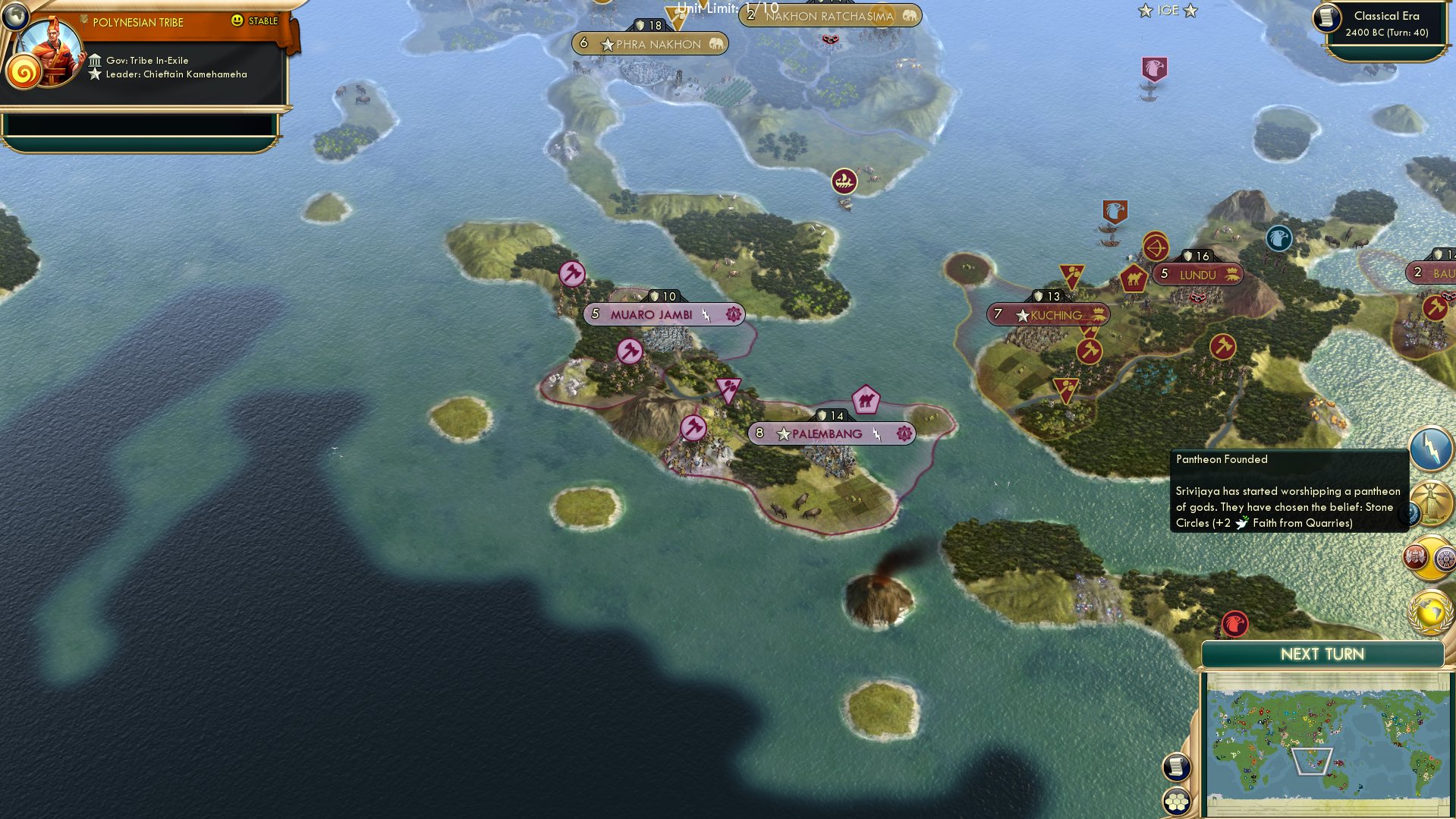Click the pink eagle encampment icon top right
Image resolution: width=1456 pixels, height=819 pixels.
1154,68
